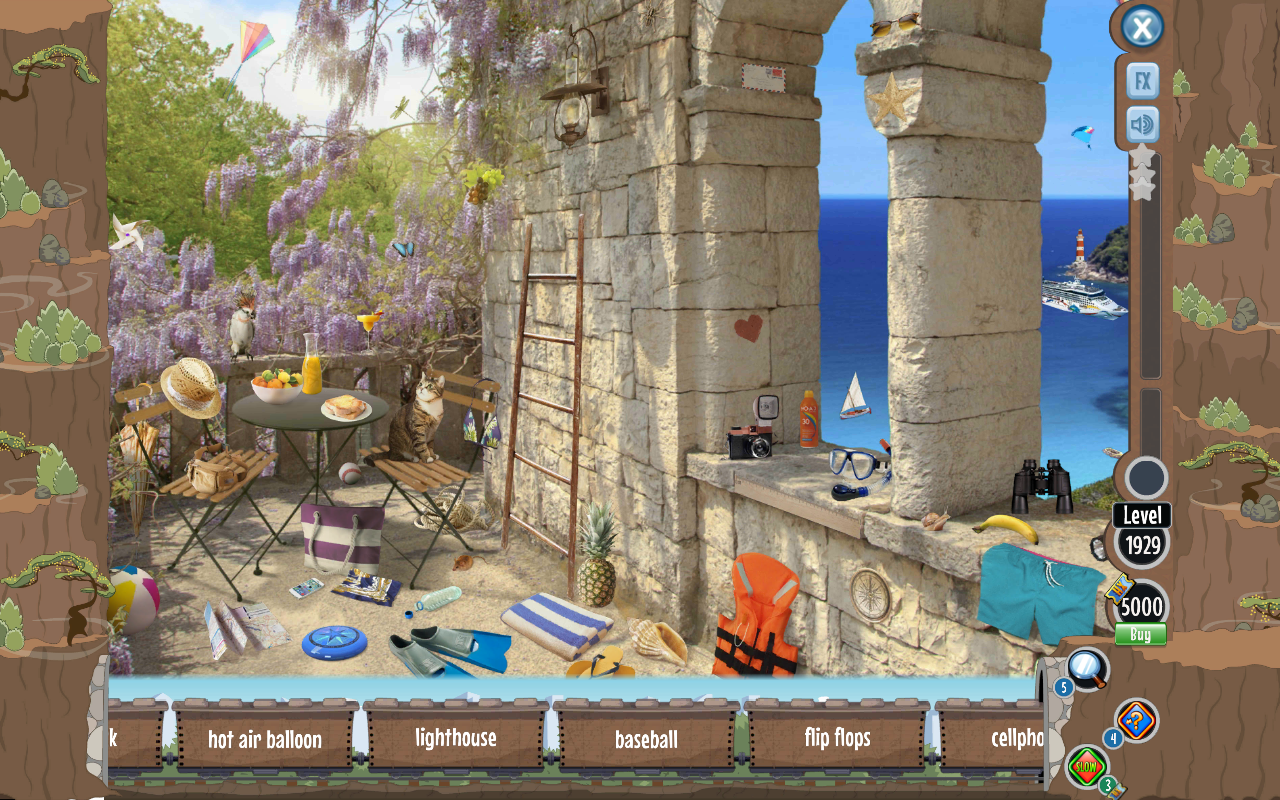The image size is (1280, 800).
Task: Click the yellow ticket icon beside the coin counter
Action: [x=1119, y=589]
